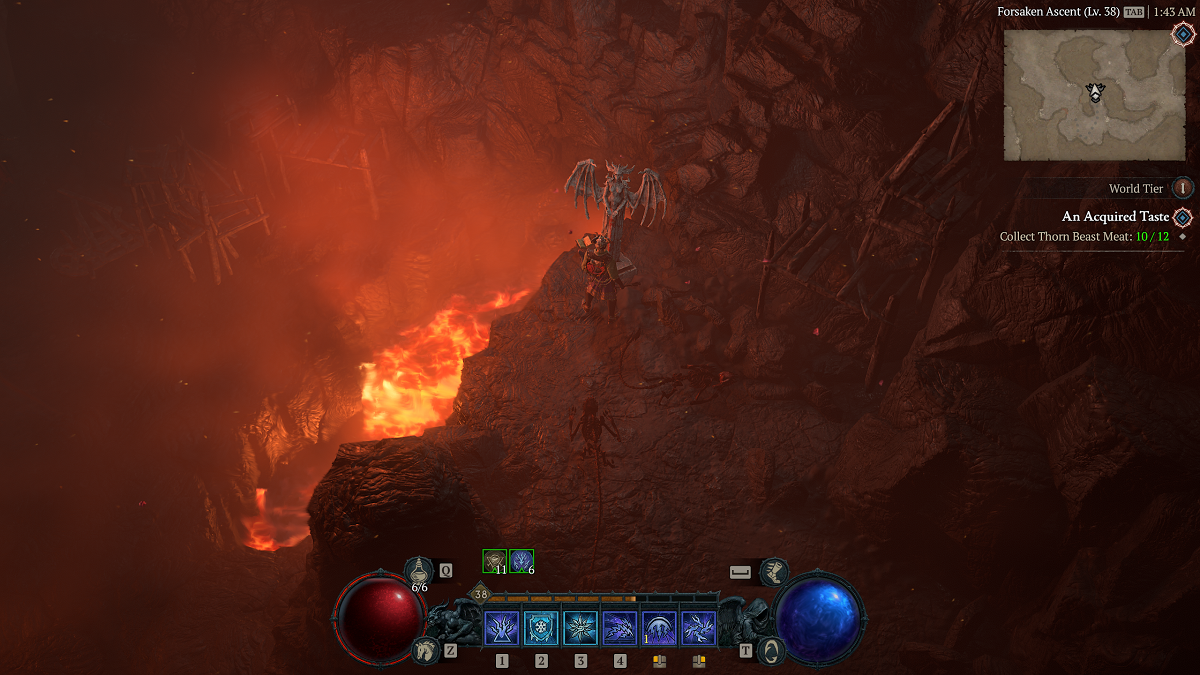Click the World Tier indicator
Image resolution: width=1200 pixels, height=675 pixels.
coord(1182,188)
